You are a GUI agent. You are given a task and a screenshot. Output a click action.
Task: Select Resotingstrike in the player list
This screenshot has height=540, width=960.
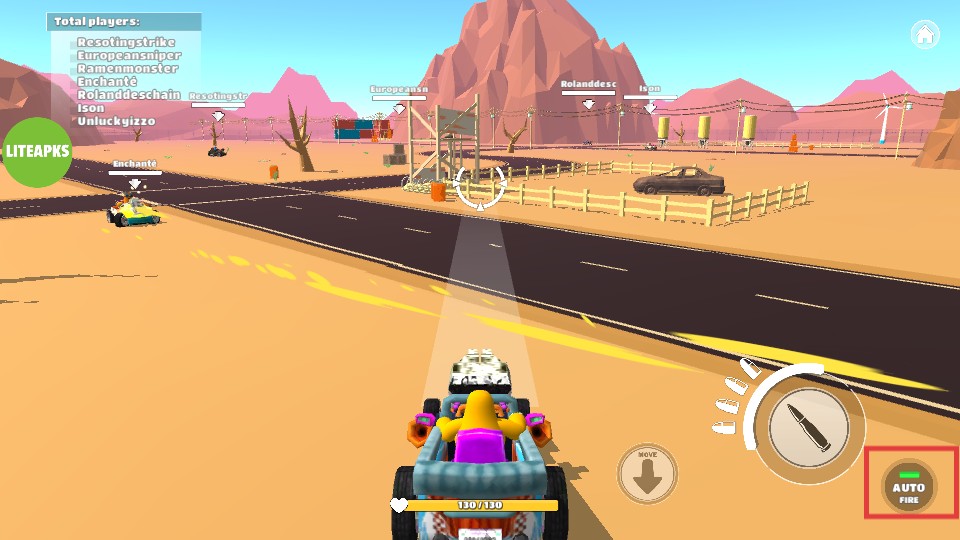click(126, 43)
